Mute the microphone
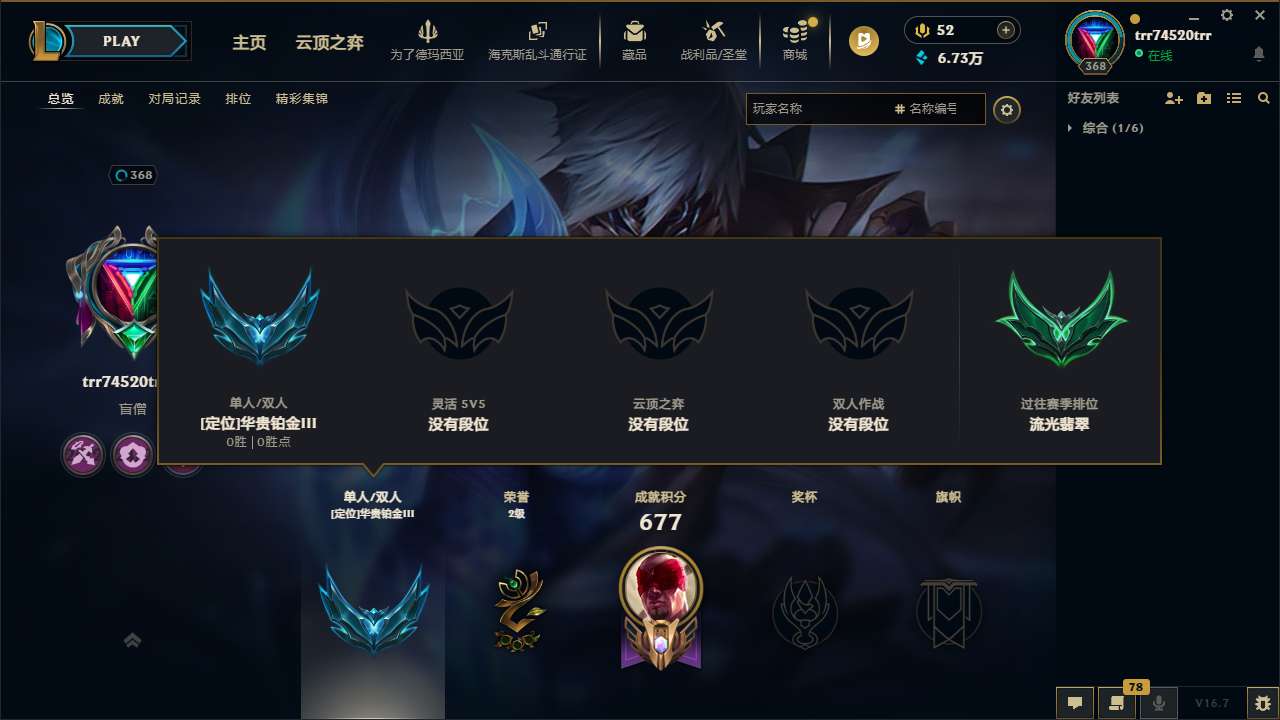 pos(1158,703)
